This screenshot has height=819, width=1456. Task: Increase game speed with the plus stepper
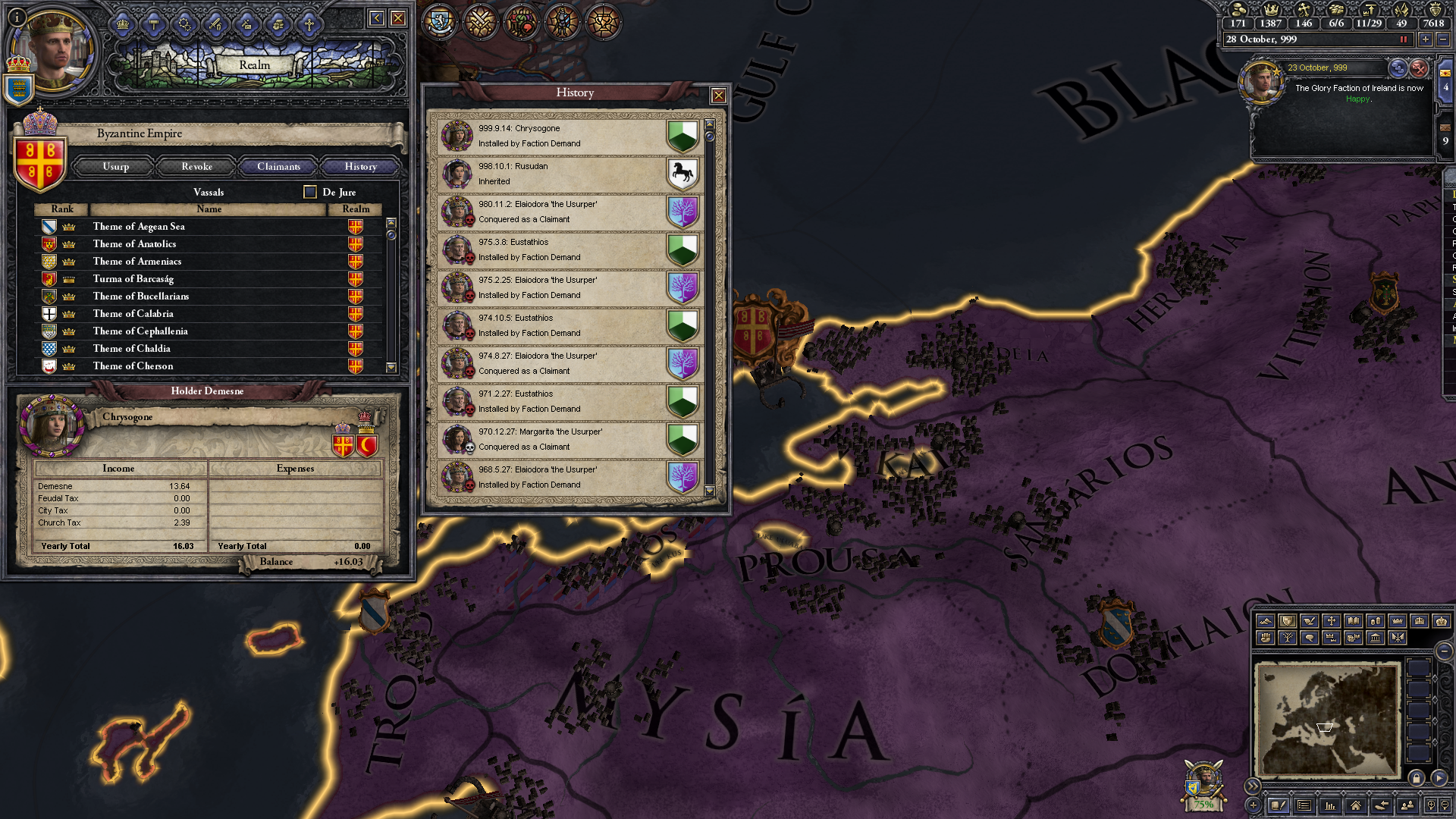click(1424, 39)
